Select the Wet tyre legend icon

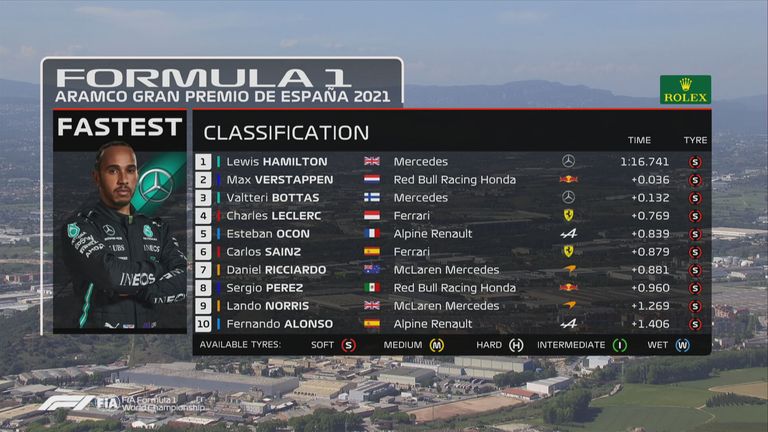[x=682, y=345]
